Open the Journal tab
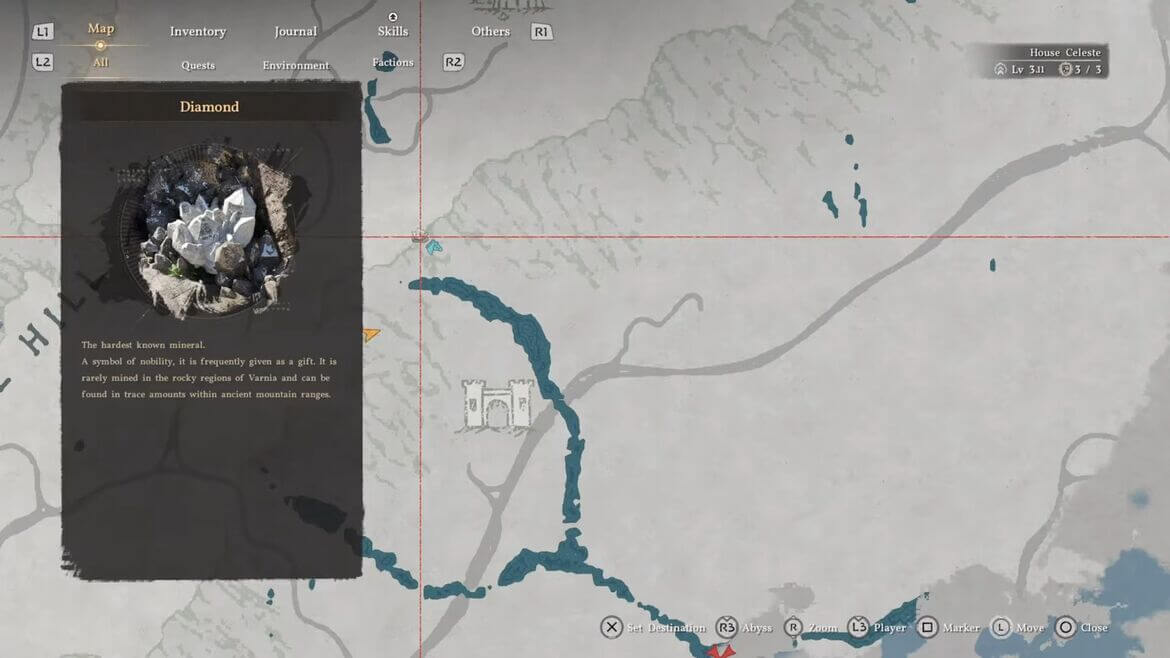The image size is (1170, 658). (x=296, y=32)
